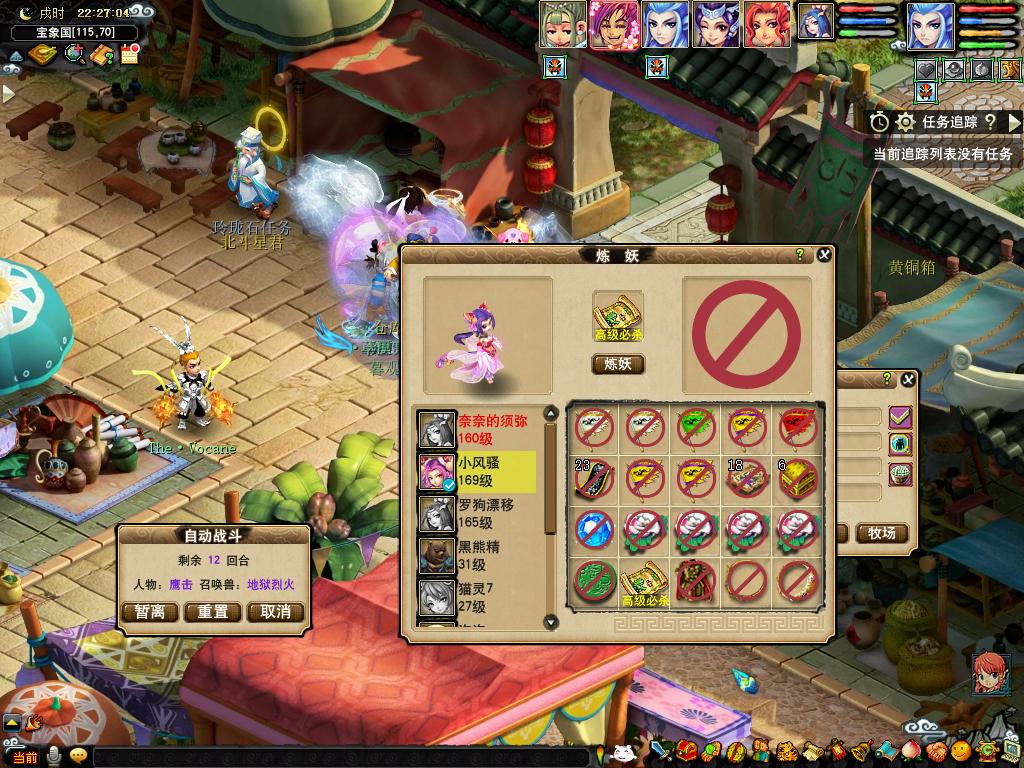This screenshot has width=1024, height=768.
Task: Click the question mark on 任务追踪
Action: 989,122
